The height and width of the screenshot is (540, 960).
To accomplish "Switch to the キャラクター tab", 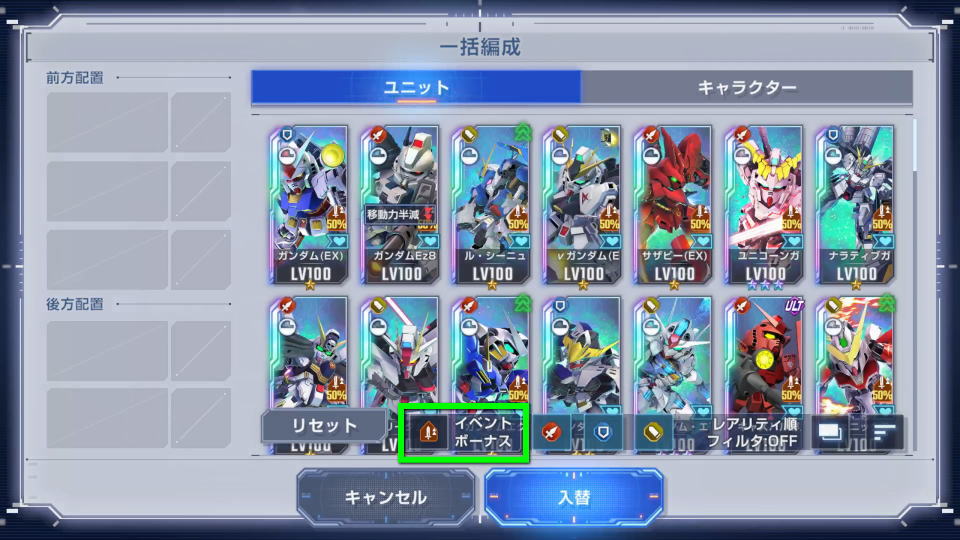I will [747, 87].
